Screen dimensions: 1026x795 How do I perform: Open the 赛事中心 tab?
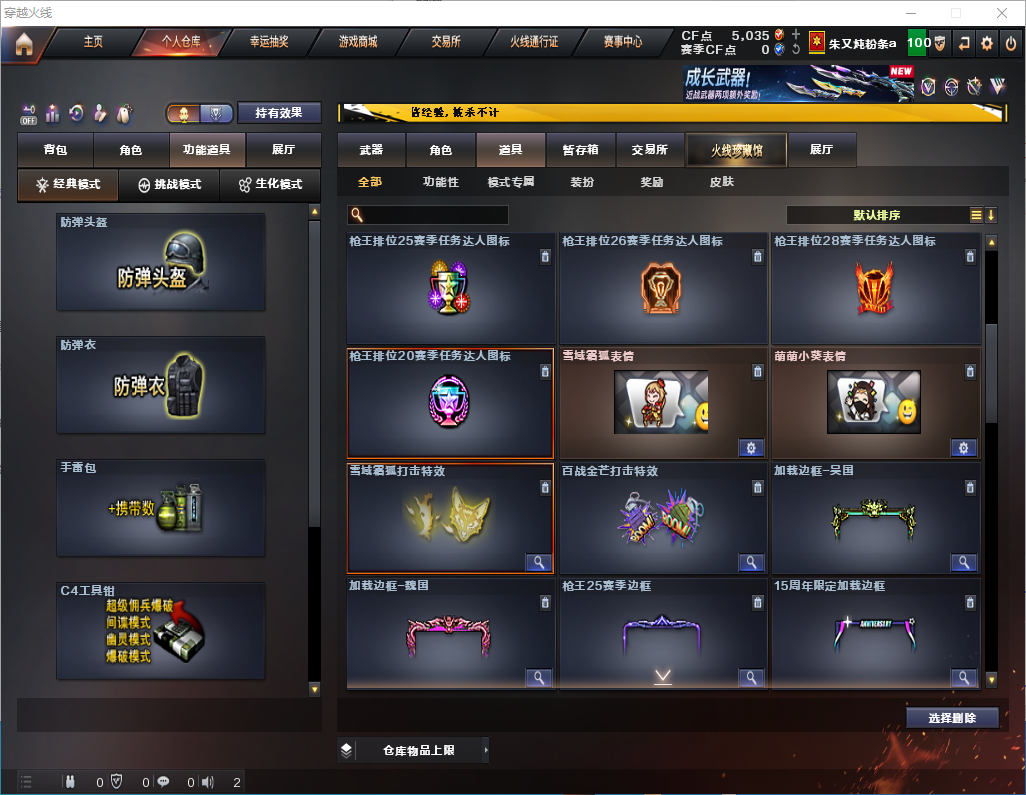[x=622, y=42]
